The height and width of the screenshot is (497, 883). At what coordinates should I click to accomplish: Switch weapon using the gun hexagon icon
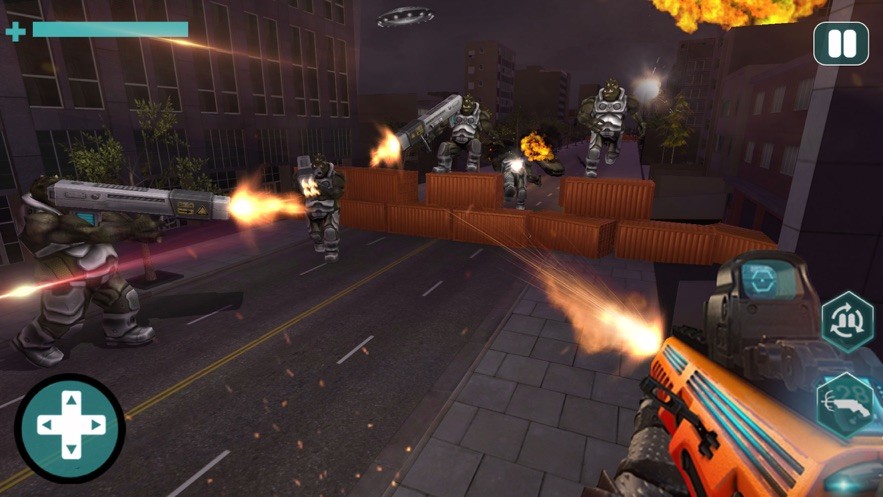[x=846, y=406]
